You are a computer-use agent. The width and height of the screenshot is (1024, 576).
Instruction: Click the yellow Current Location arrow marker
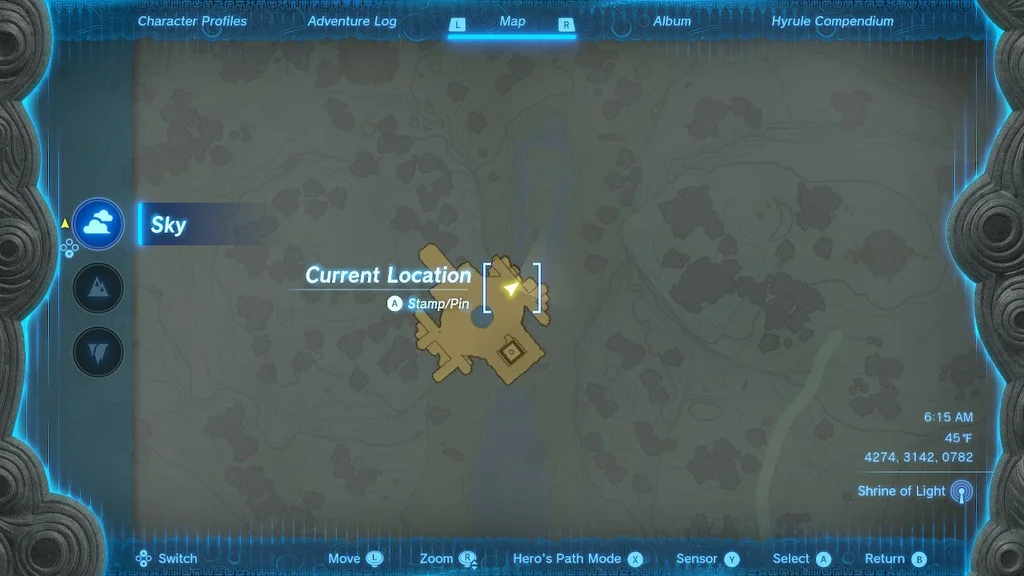pyautogui.click(x=512, y=288)
